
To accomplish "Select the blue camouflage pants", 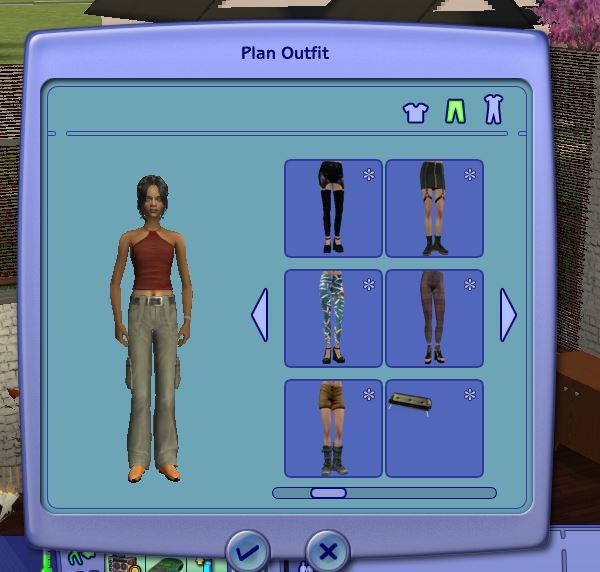I will point(333,318).
